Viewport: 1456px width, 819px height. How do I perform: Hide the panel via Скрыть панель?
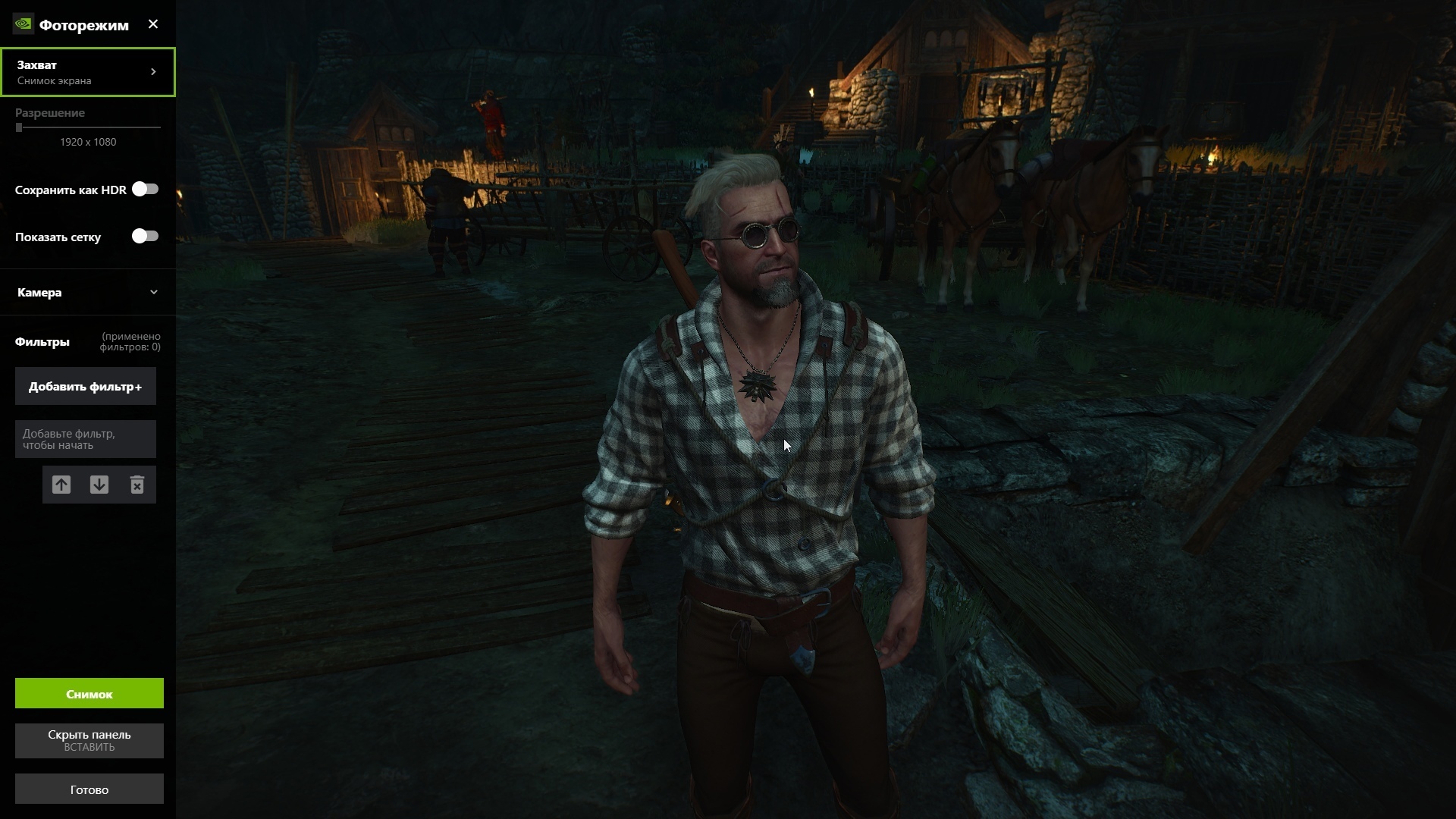(x=89, y=740)
